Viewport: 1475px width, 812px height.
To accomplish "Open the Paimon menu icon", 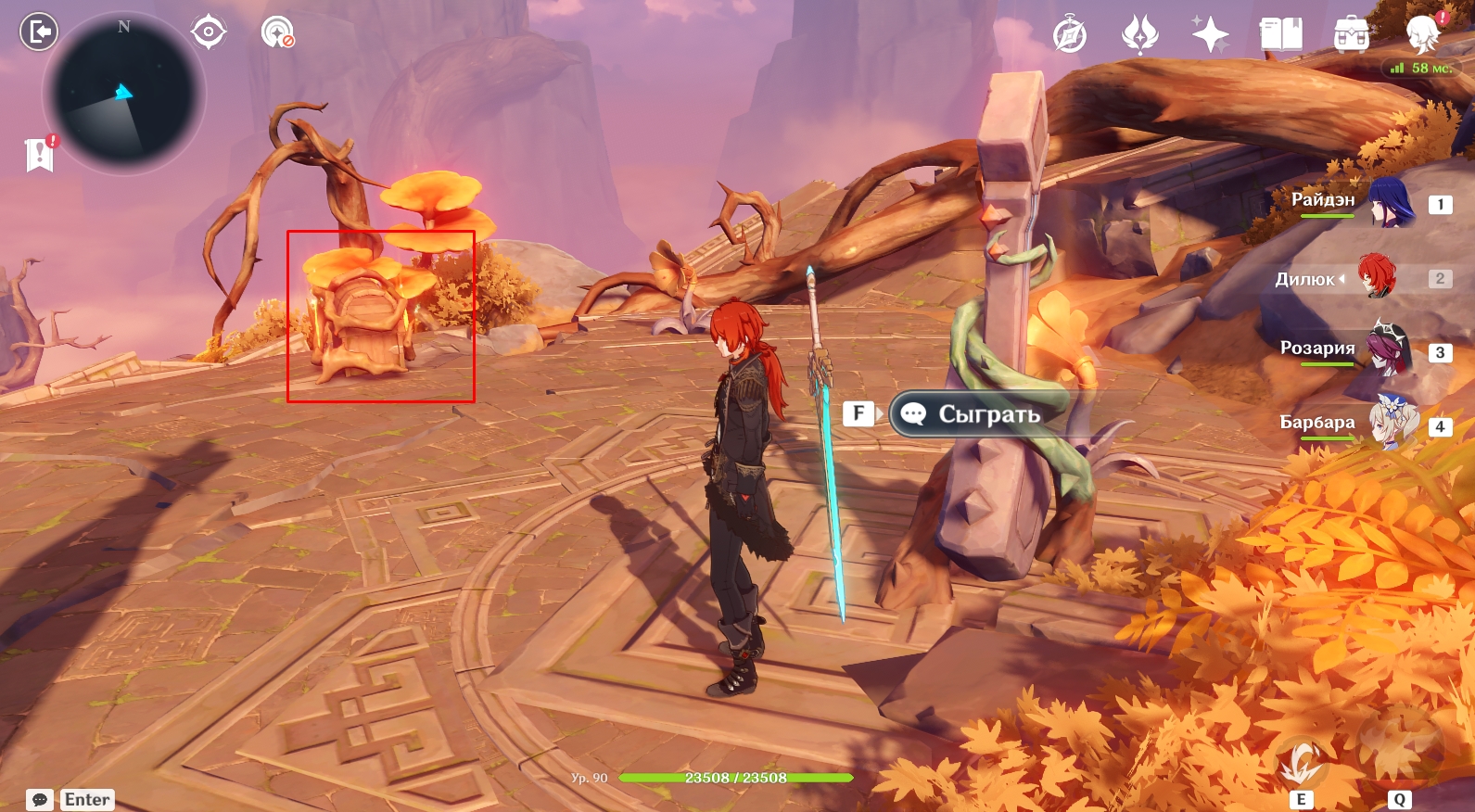I will (x=1423, y=33).
